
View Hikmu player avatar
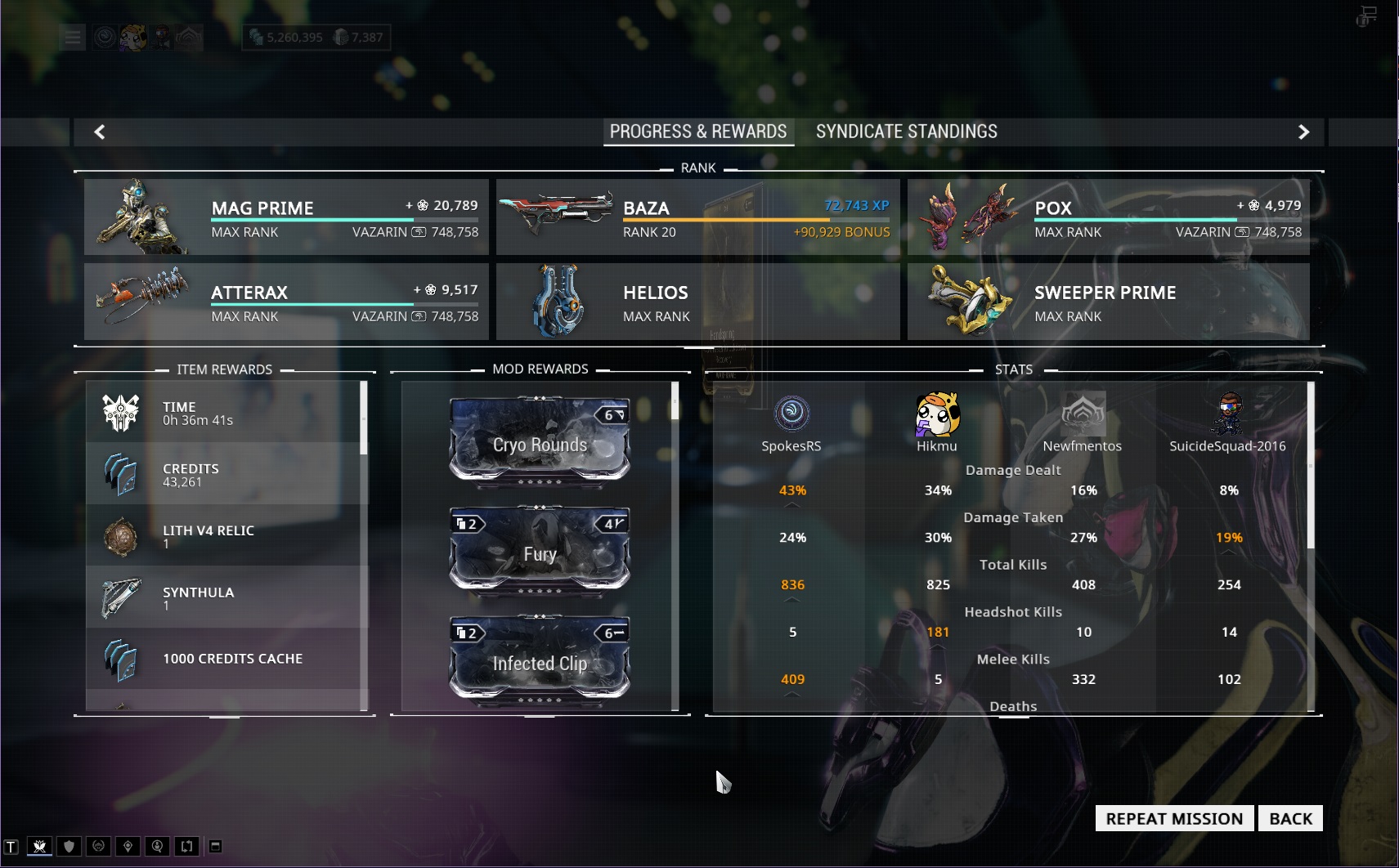click(937, 414)
